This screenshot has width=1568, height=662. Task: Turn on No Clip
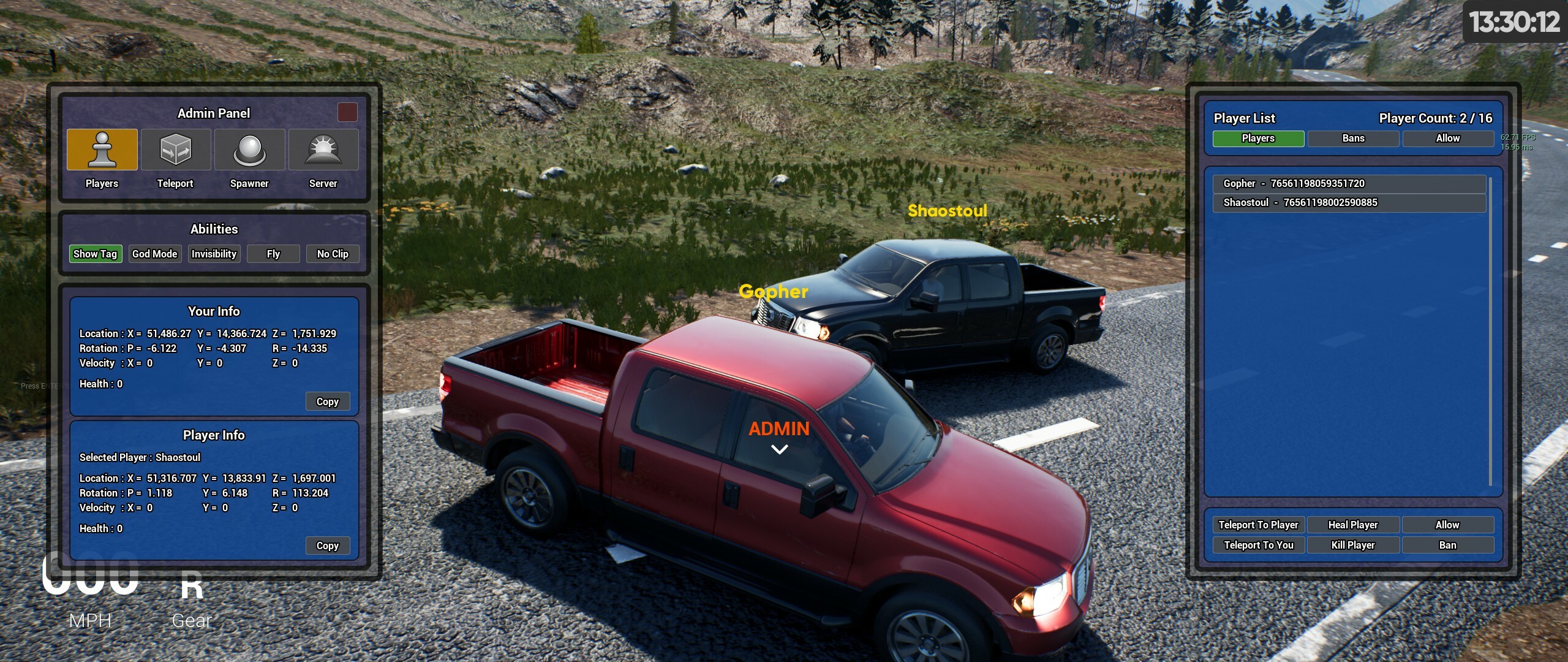(x=332, y=253)
